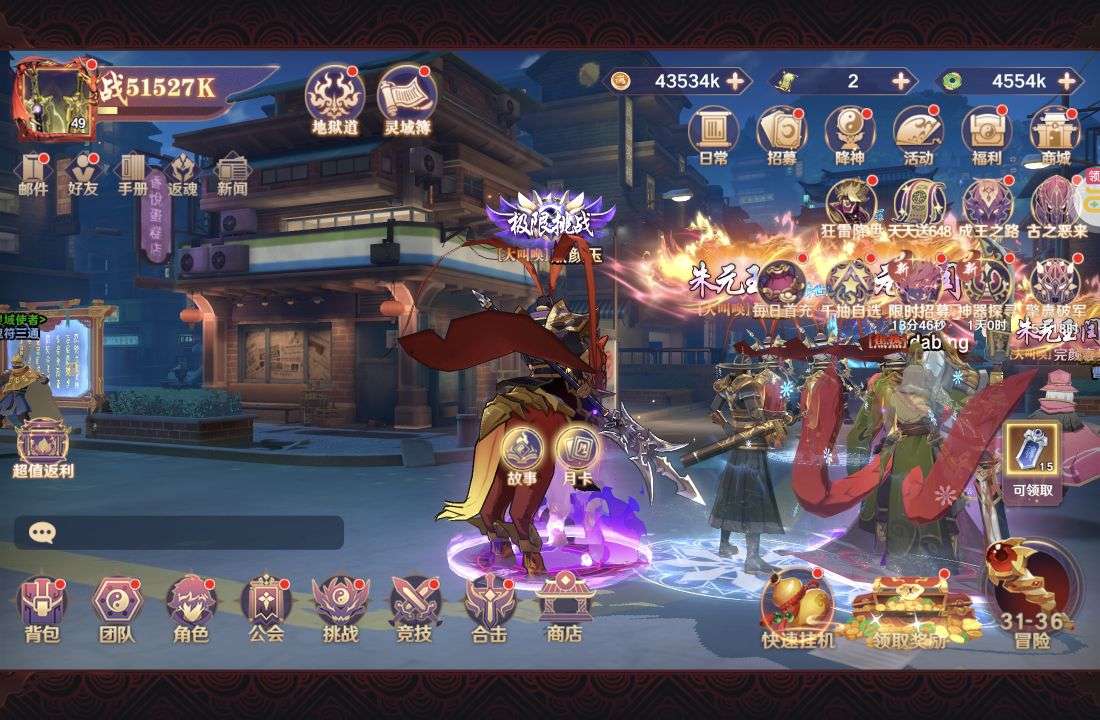Screen dimensions: 1100x720
Task: Visit the 商城 mall store
Action: click(x=1055, y=133)
